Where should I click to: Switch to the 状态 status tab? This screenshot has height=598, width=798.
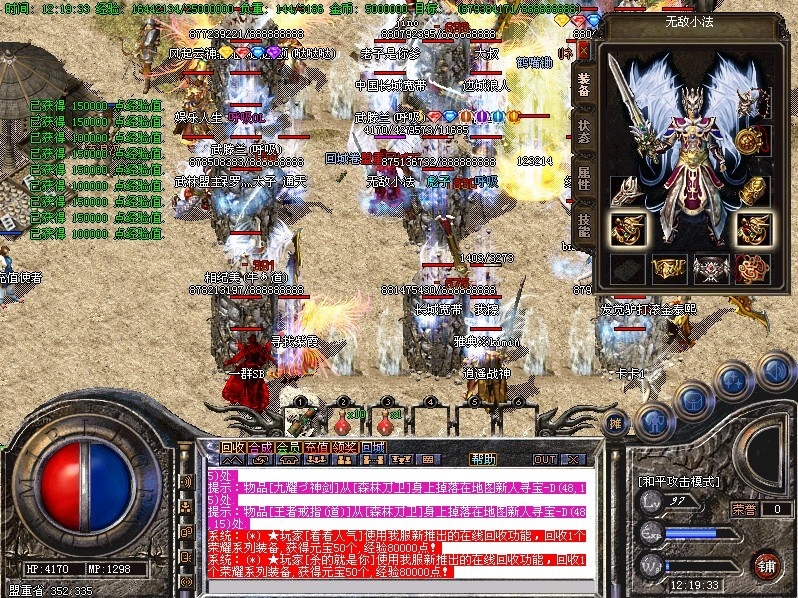pyautogui.click(x=584, y=132)
